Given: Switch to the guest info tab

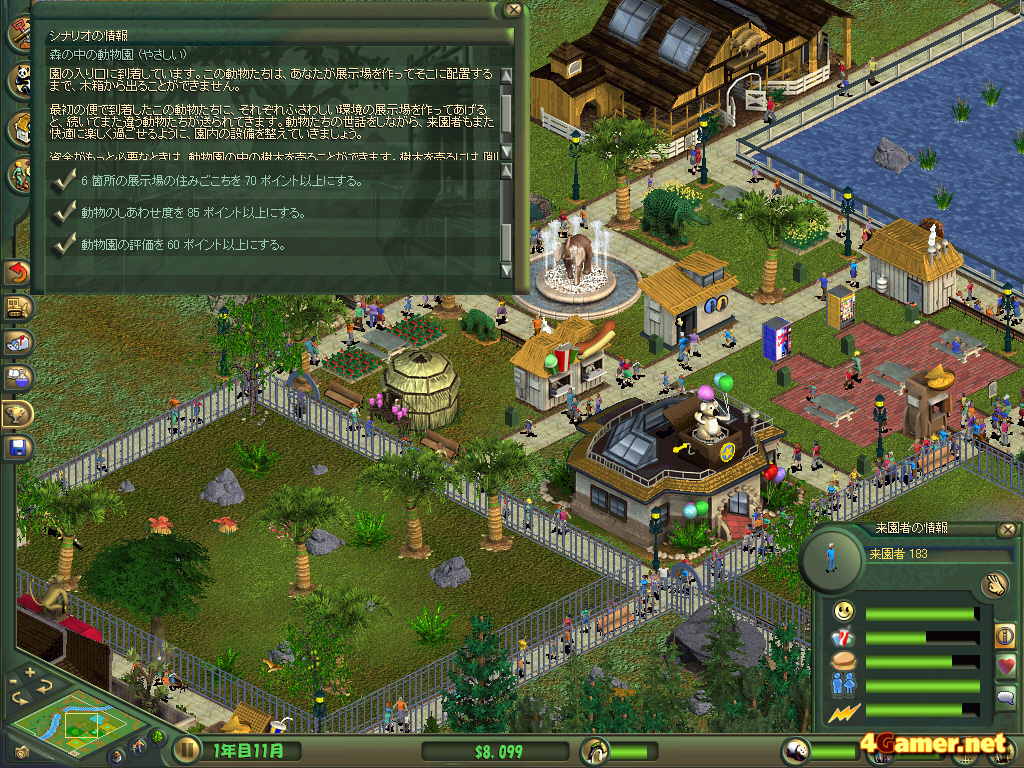Looking at the screenshot, I should point(1005,634).
